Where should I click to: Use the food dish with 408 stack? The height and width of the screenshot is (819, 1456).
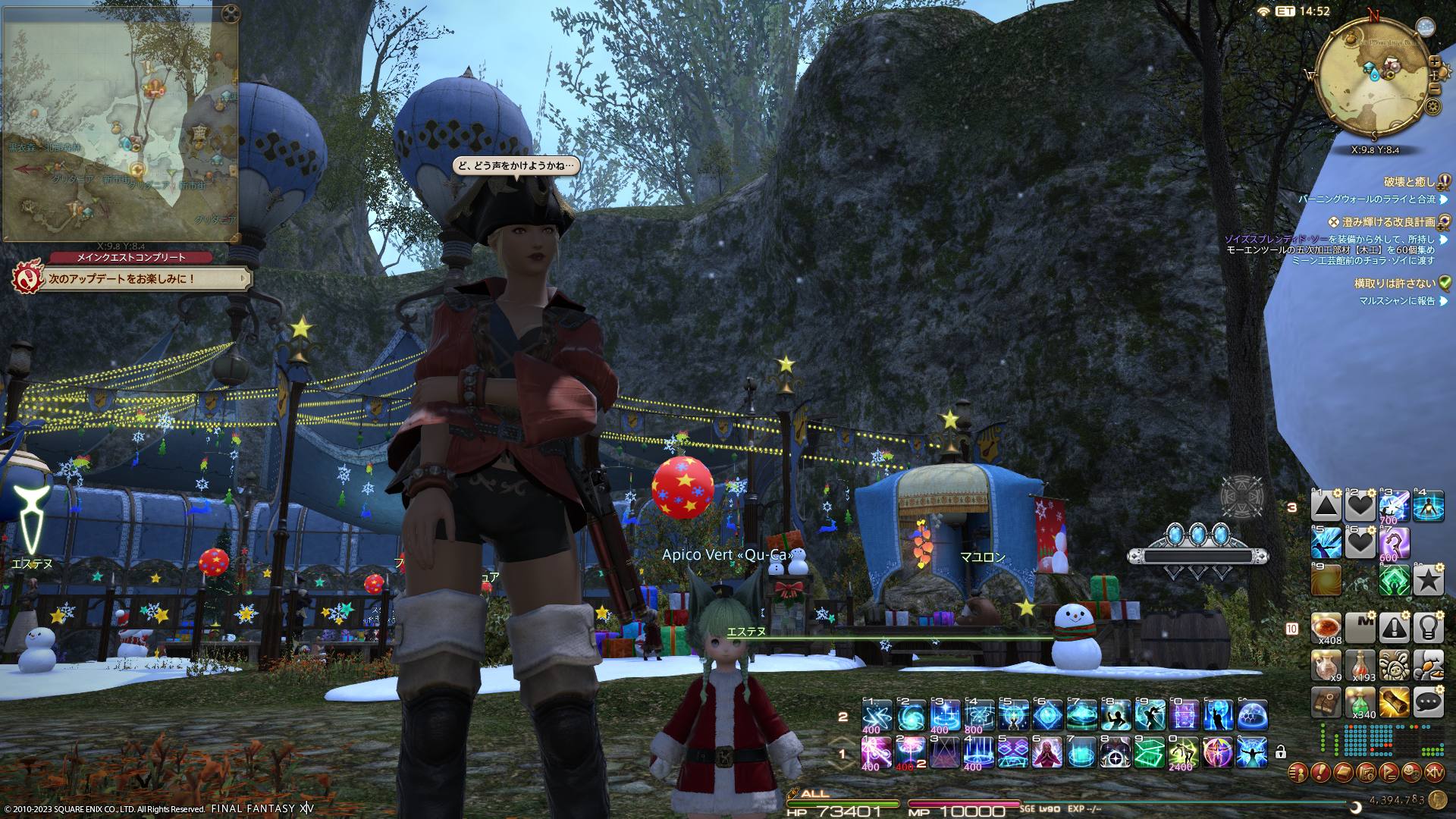coord(1326,628)
